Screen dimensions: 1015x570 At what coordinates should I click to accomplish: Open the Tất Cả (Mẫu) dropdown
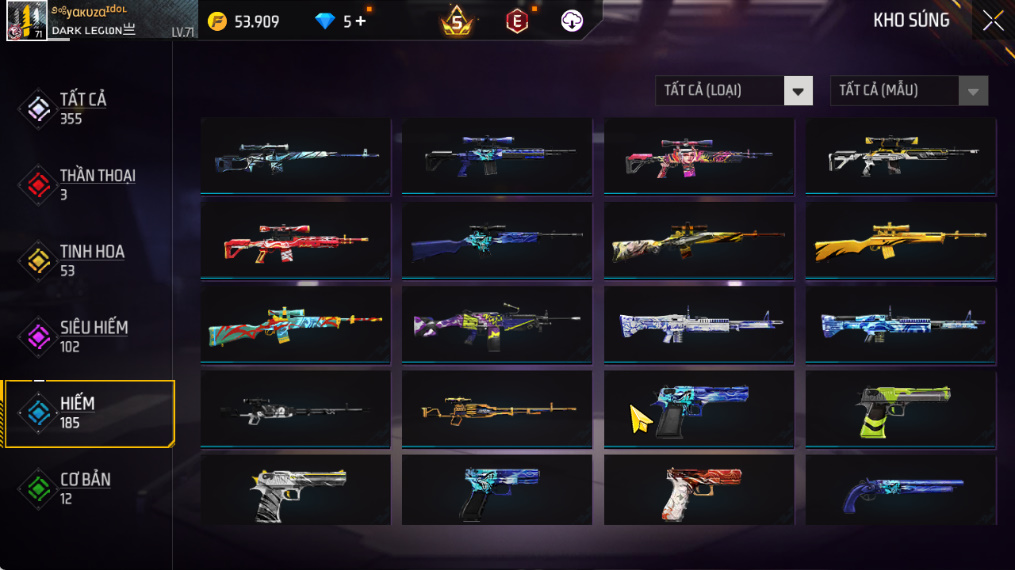[x=908, y=91]
